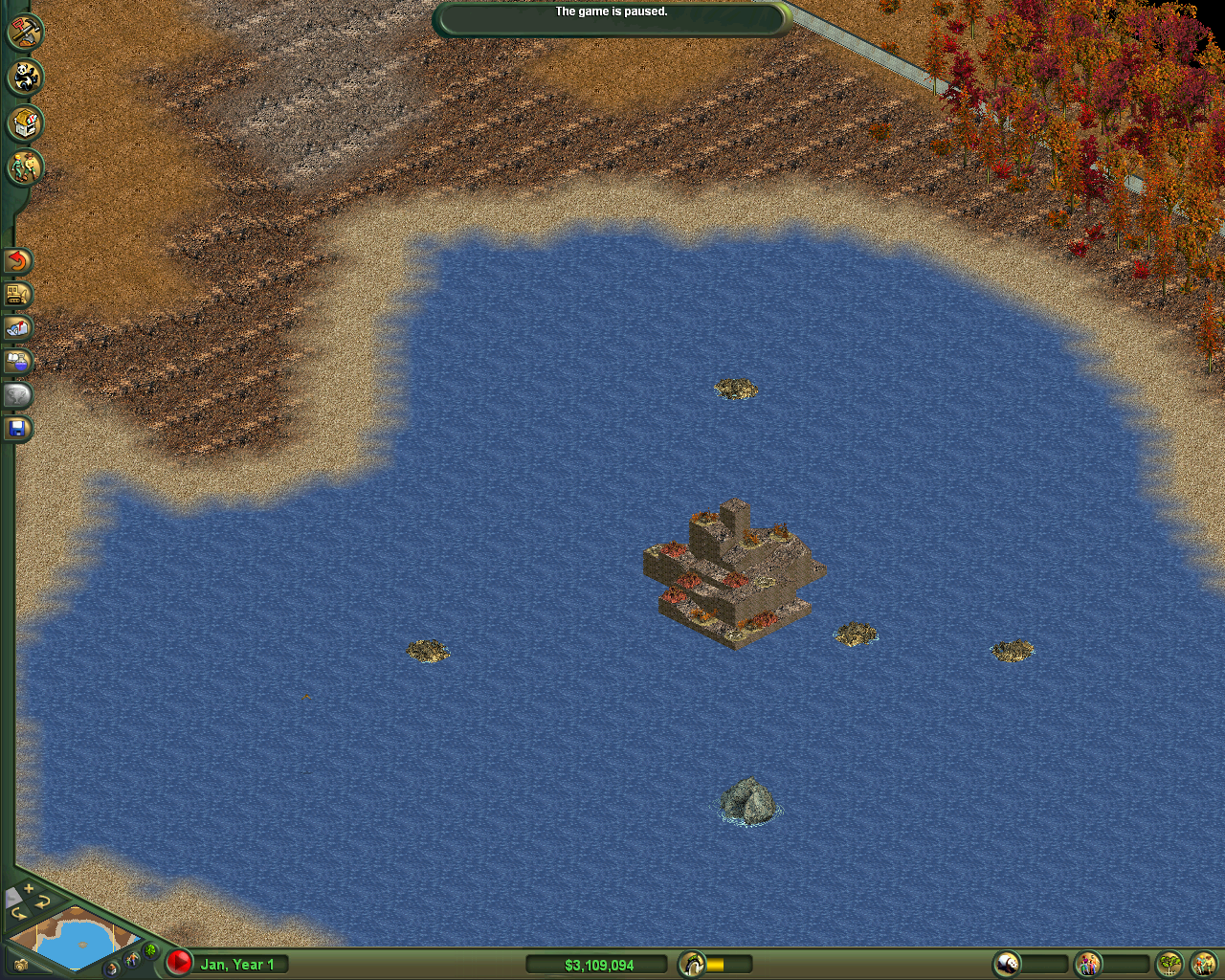Open the mailbox messages

[17, 328]
